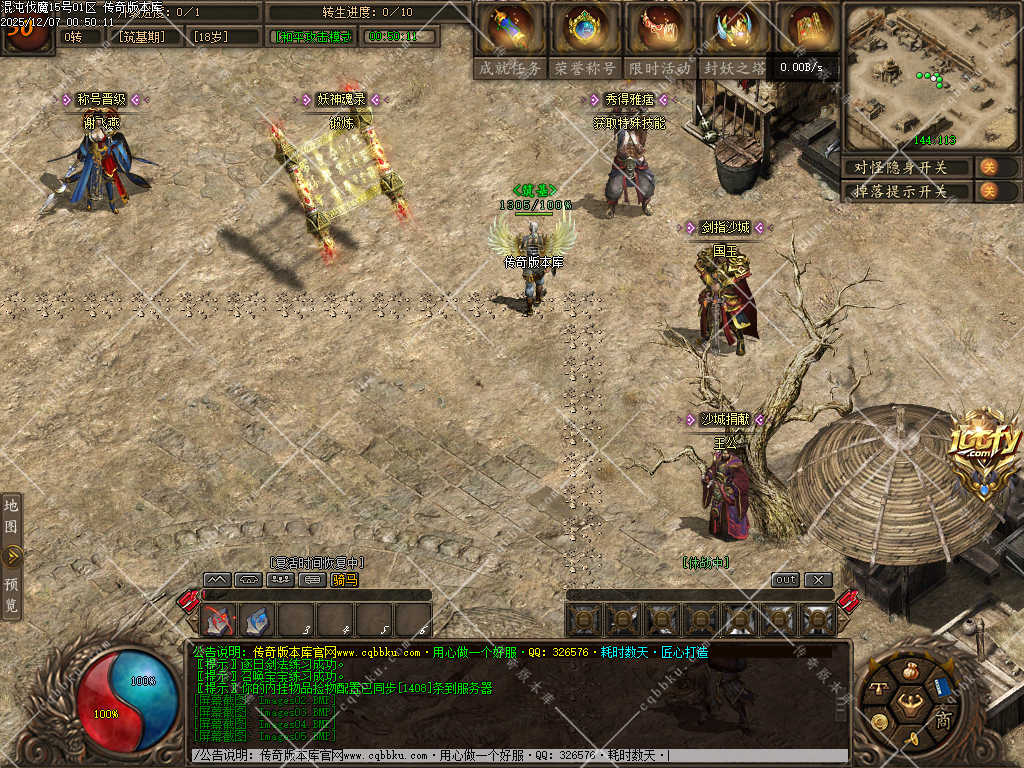This screenshot has width=1024, height=768.
Task: Open the 商 shop button
Action: (942, 719)
